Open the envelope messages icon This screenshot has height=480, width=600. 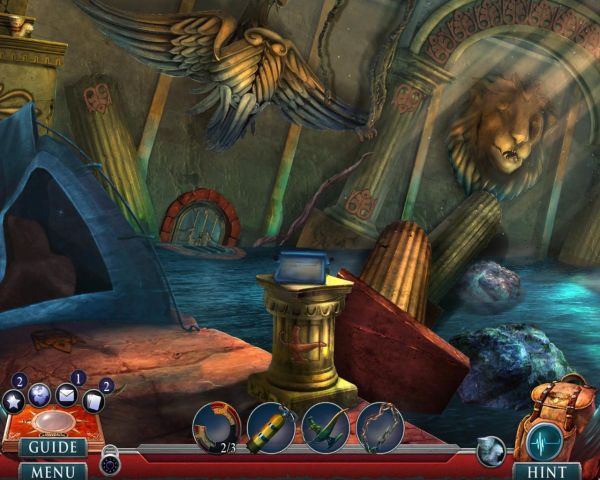(67, 393)
